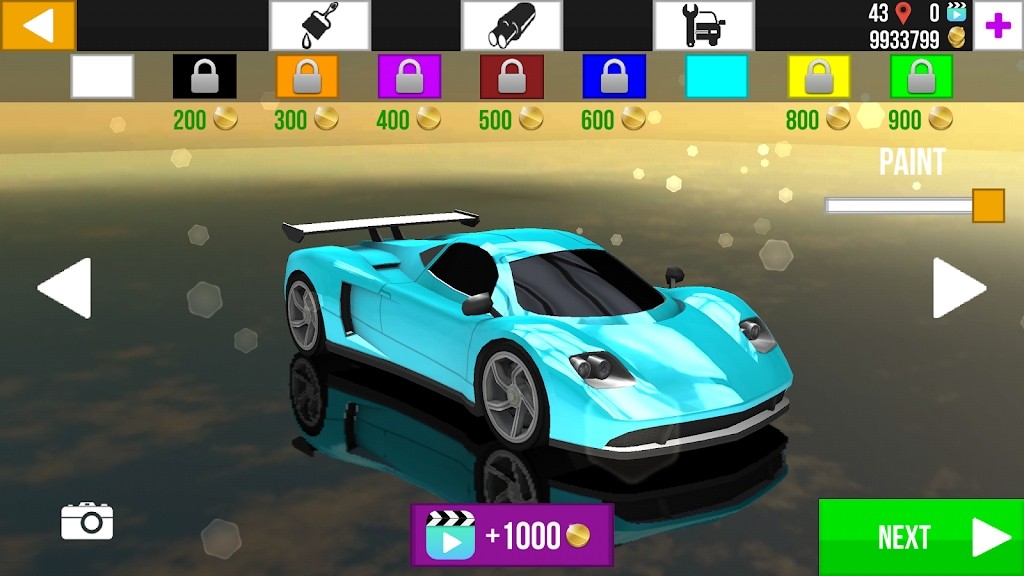The width and height of the screenshot is (1024, 576).
Task: Select the white paint color
Action: [x=102, y=76]
